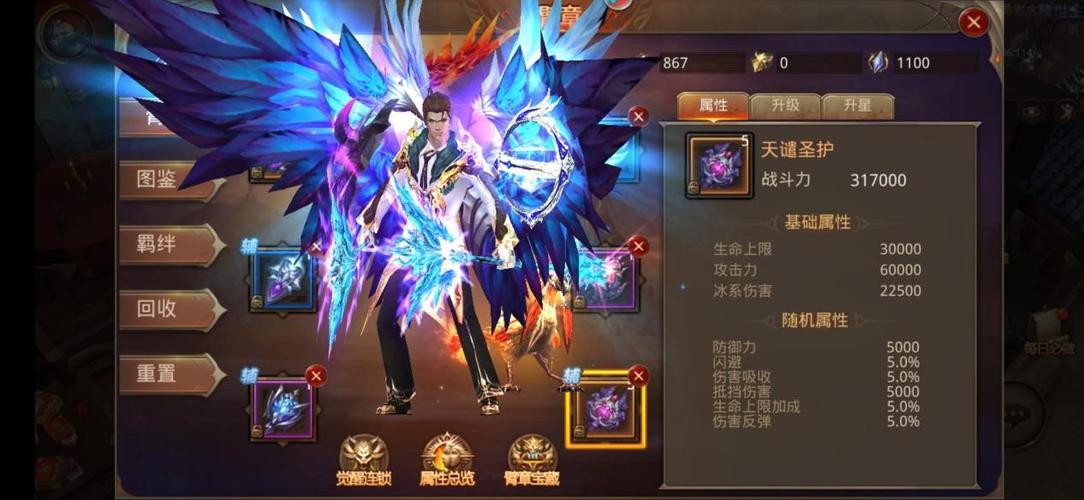This screenshot has height=500, width=1084.
Task: Open the 升级 tab
Action: point(785,106)
